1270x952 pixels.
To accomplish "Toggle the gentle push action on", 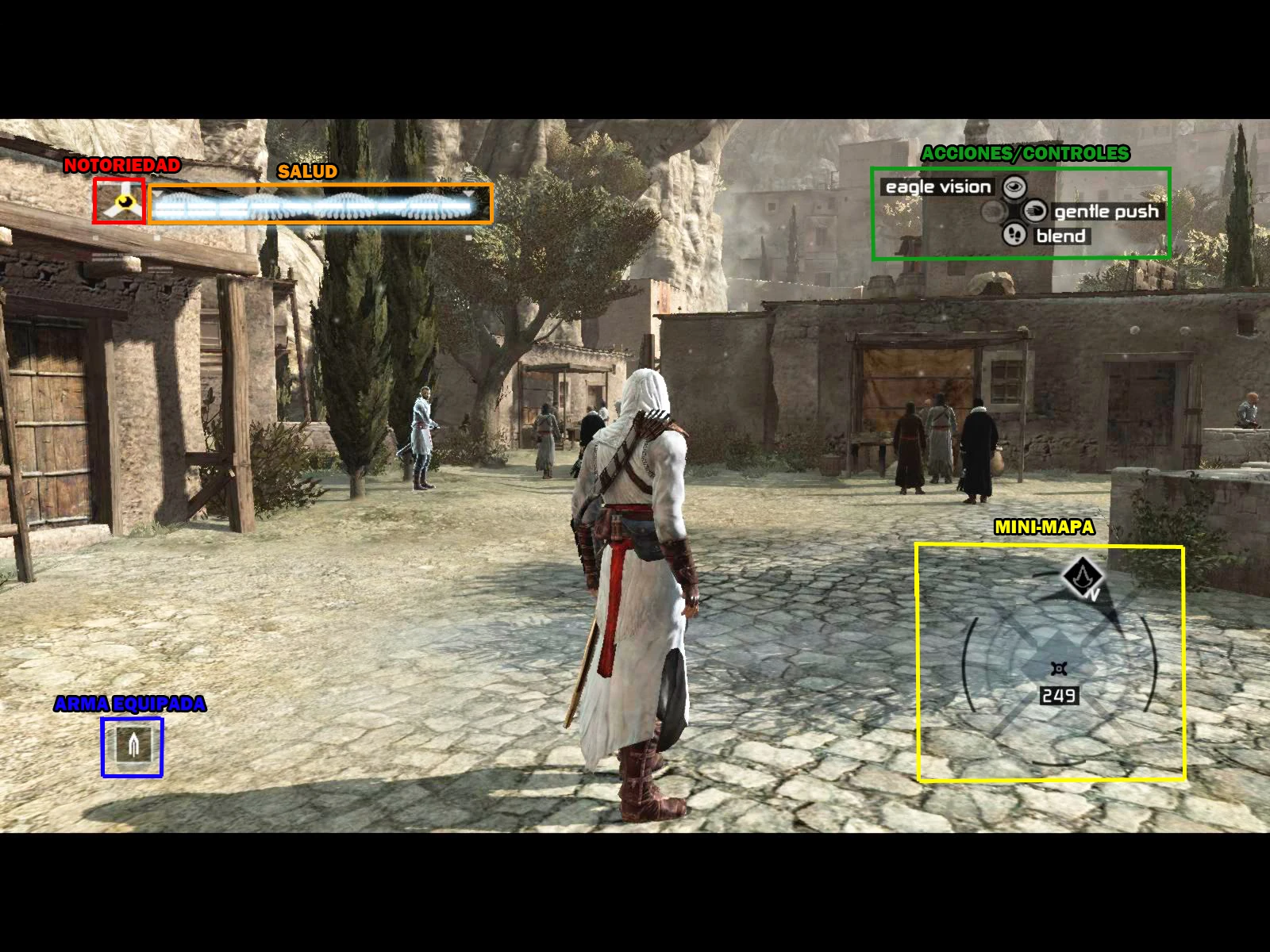I will pyautogui.click(x=1105, y=211).
